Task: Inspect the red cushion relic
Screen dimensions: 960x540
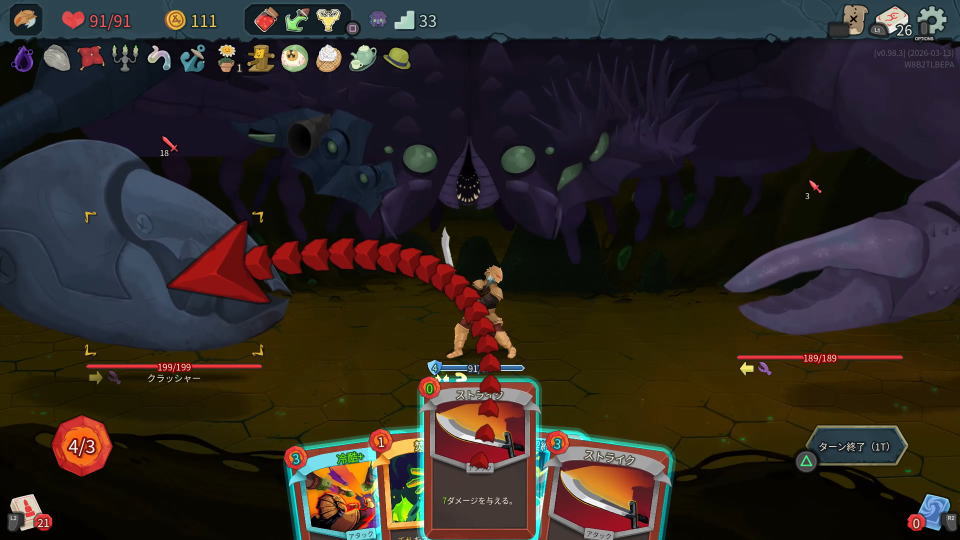Action: click(x=91, y=58)
